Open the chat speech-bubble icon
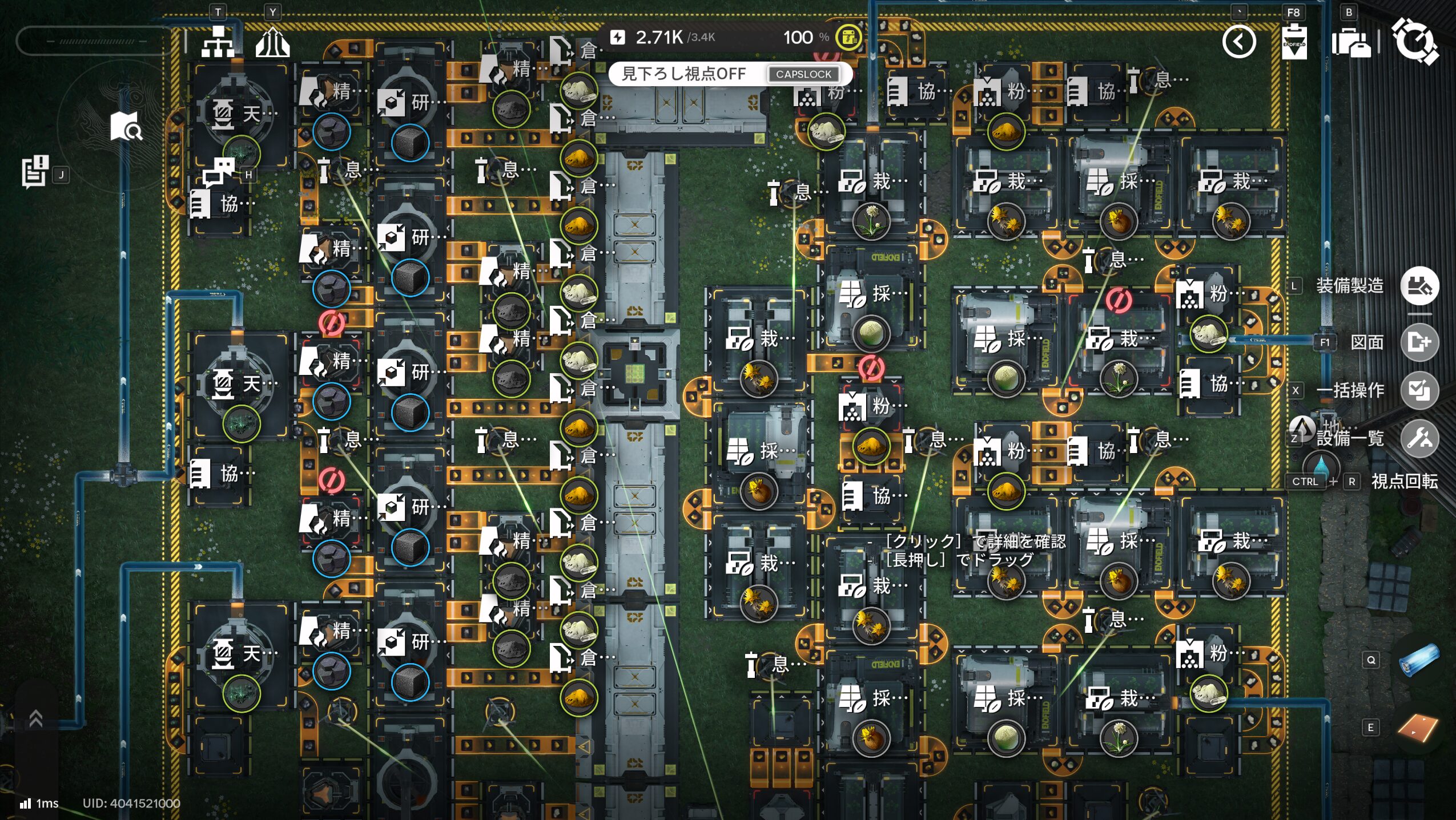The height and width of the screenshot is (820, 1456). pyautogui.click(x=219, y=172)
